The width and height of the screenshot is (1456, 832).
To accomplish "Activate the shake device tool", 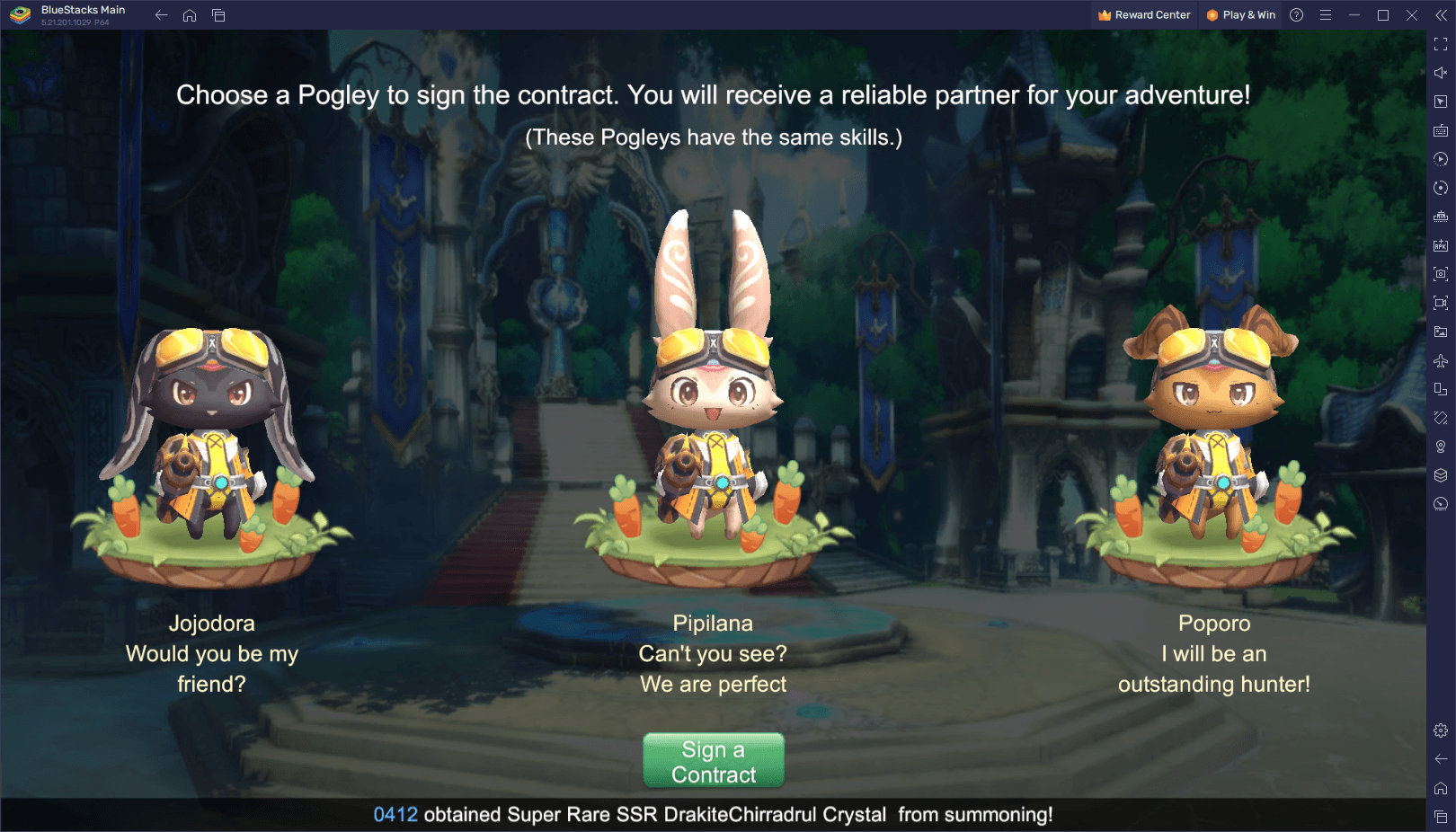I will (x=1440, y=418).
